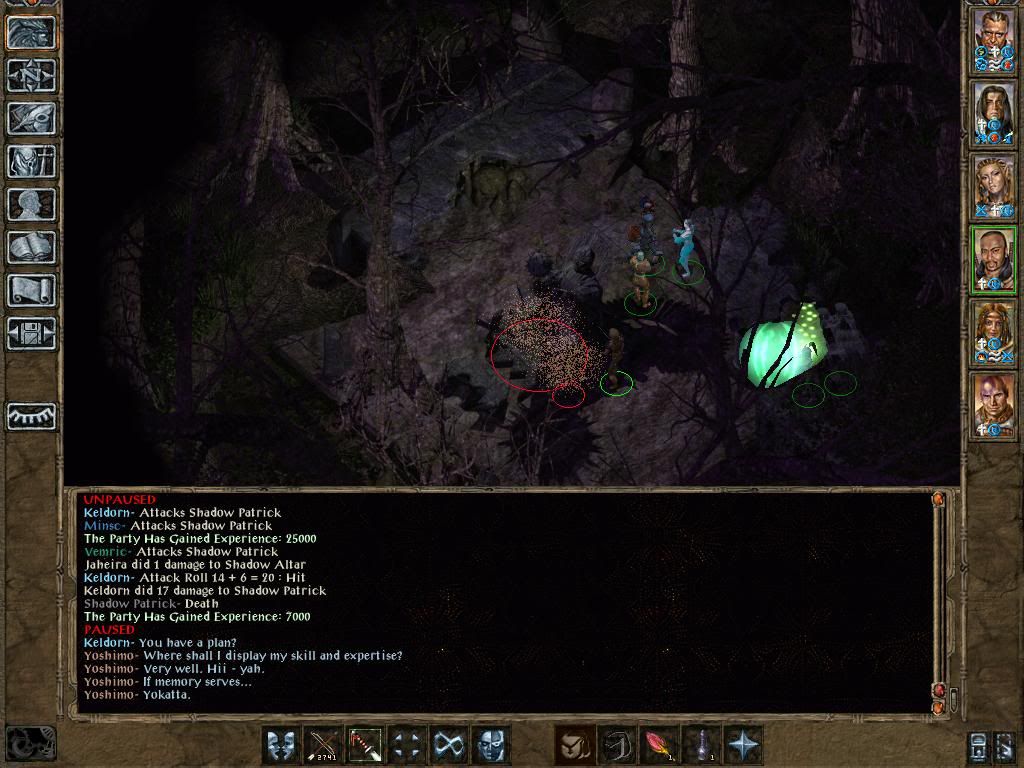Image resolution: width=1024 pixels, height=768 pixels.
Task: Select Yoshimo's highlighted portrait
Action: tap(994, 259)
